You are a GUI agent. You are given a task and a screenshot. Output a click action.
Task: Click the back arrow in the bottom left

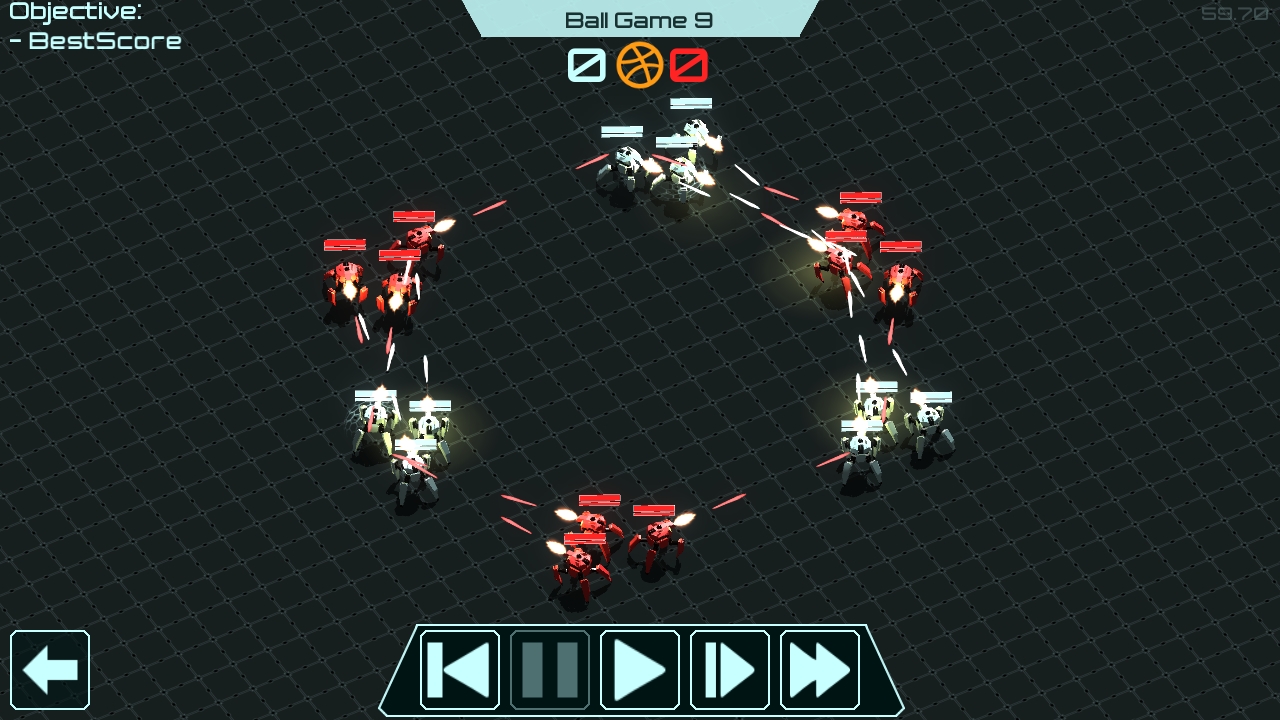click(x=51, y=668)
